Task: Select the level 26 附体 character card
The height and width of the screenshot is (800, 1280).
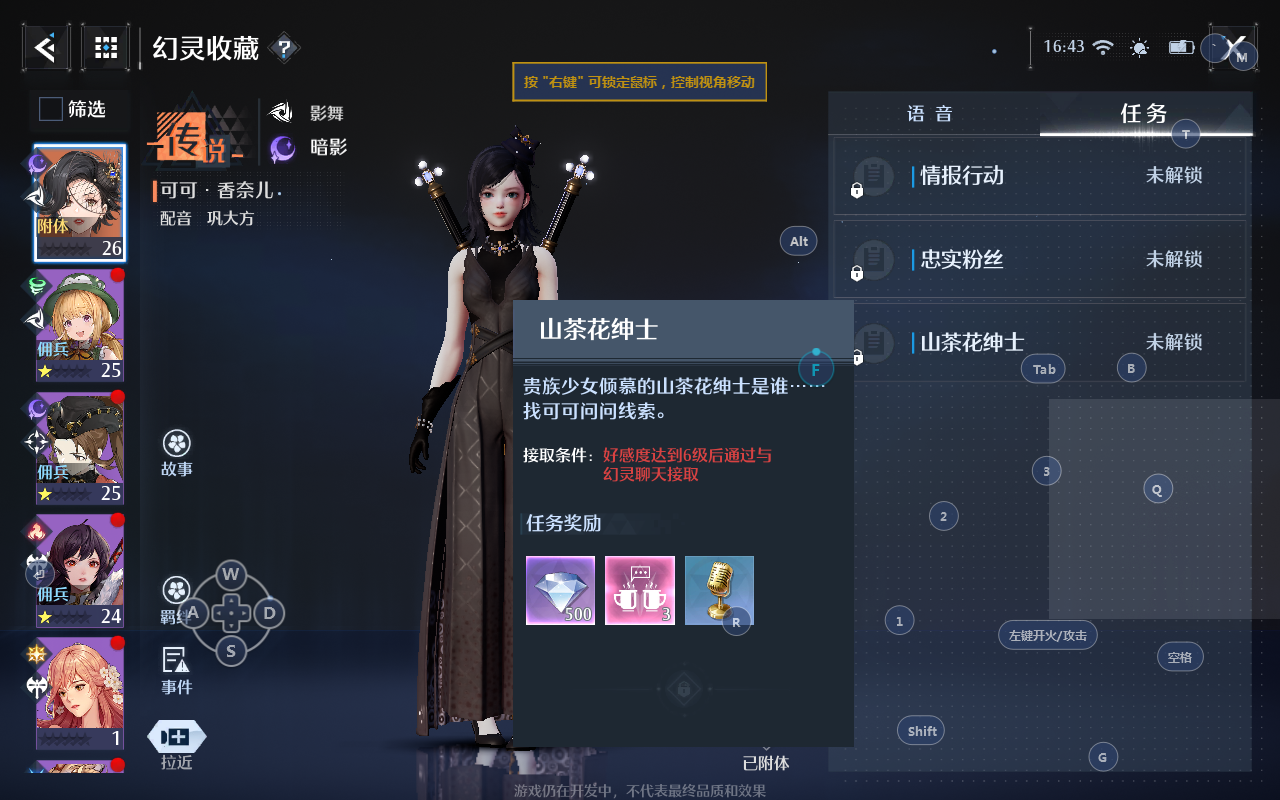Action: coord(80,203)
